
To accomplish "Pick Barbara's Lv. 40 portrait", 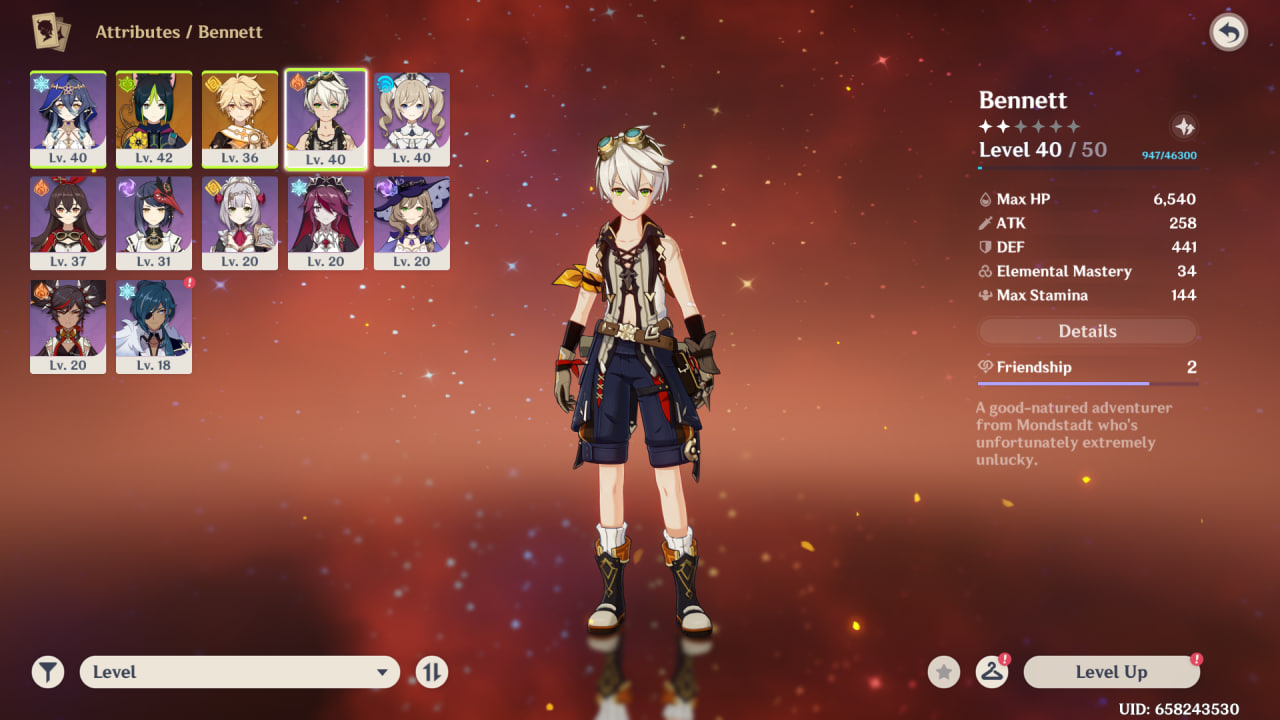I will click(412, 118).
